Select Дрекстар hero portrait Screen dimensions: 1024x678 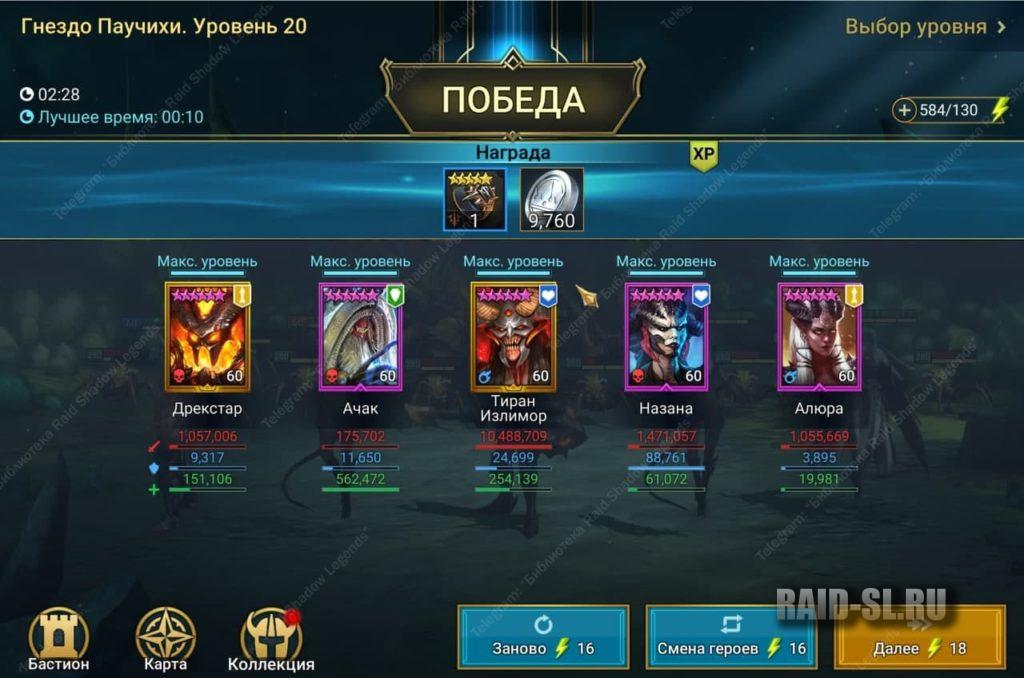(x=207, y=336)
